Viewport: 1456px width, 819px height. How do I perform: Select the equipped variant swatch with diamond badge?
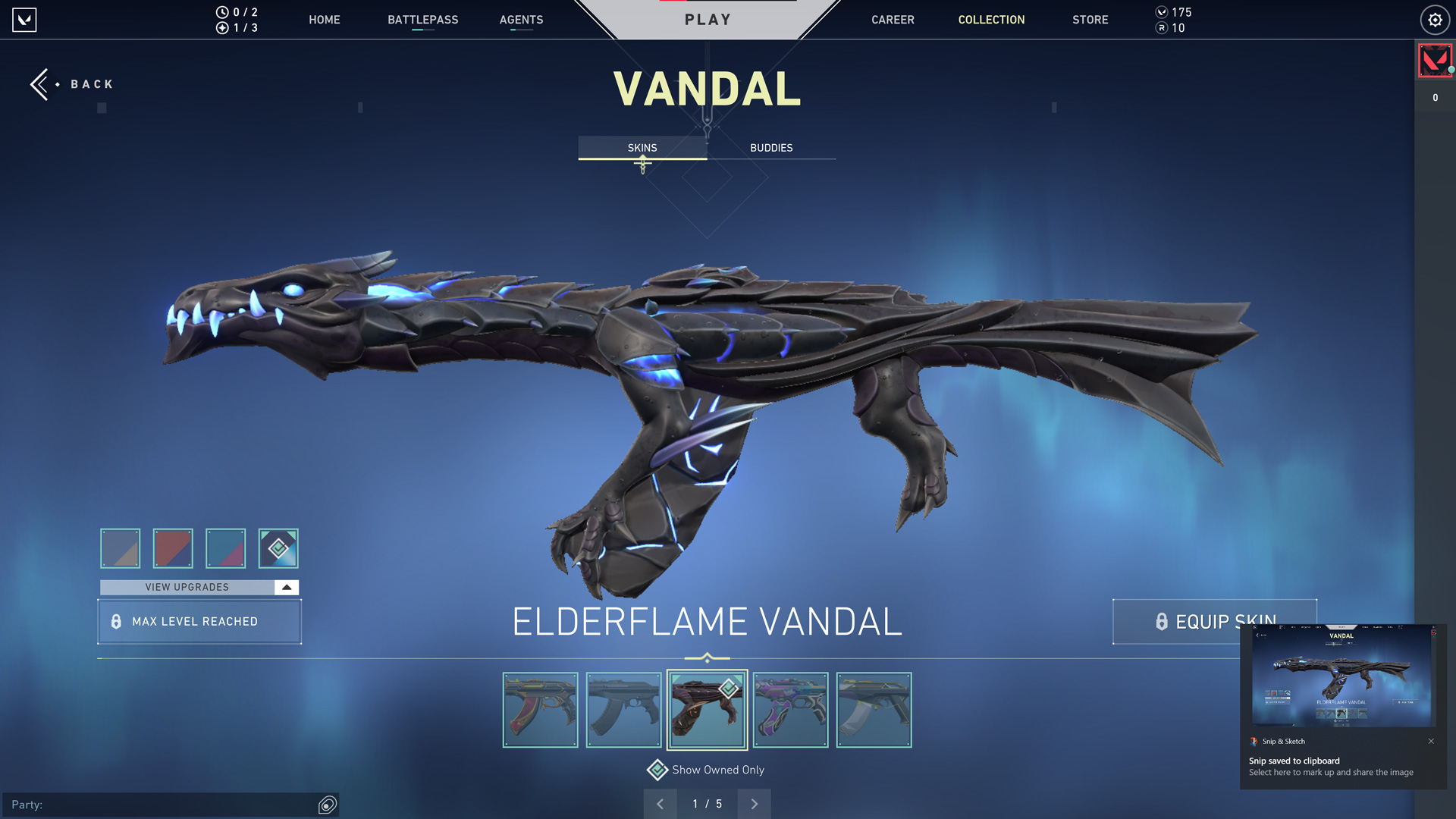coord(278,548)
